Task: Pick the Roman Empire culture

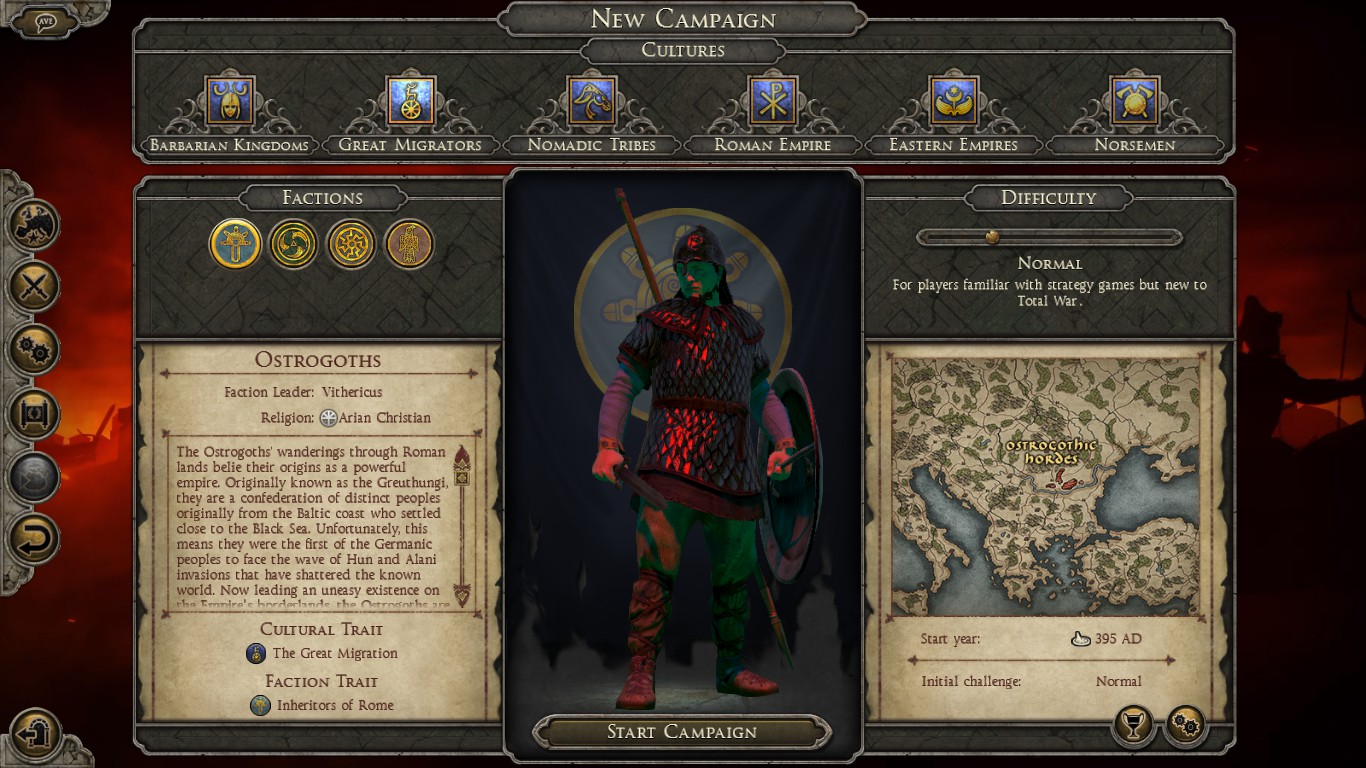Action: [772, 102]
